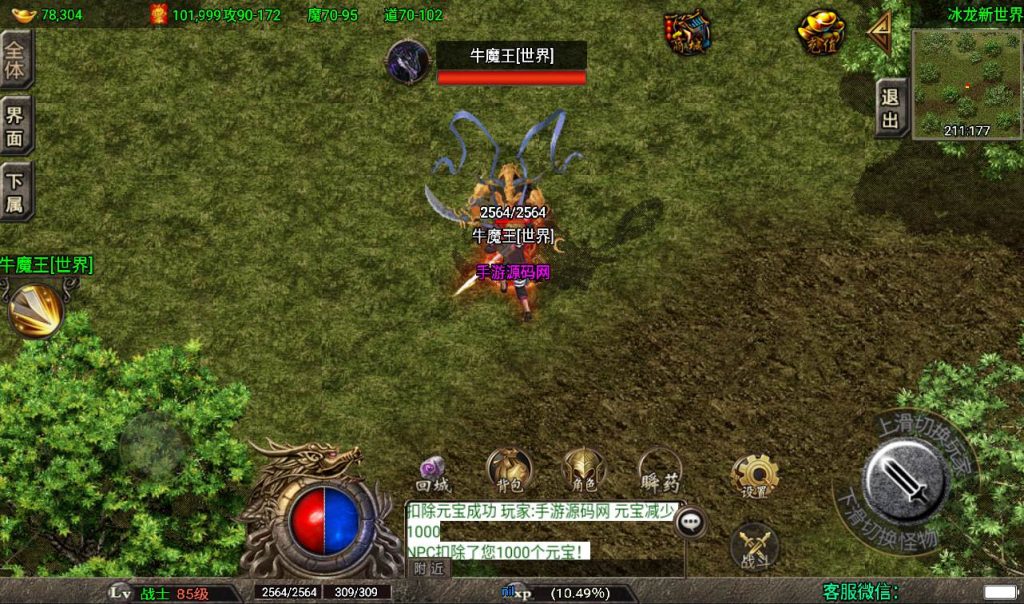Open the minimap
This screenshot has width=1024, height=604.
coord(966,84)
